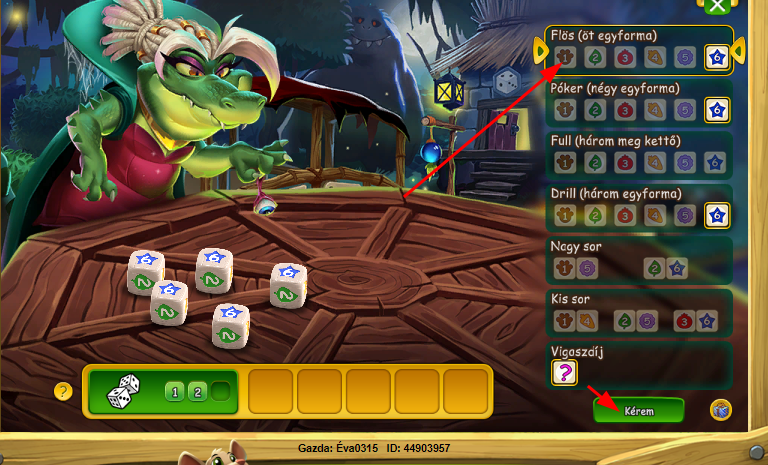
Task: Select the blue 6 die in Póker row
Action: (x=716, y=109)
